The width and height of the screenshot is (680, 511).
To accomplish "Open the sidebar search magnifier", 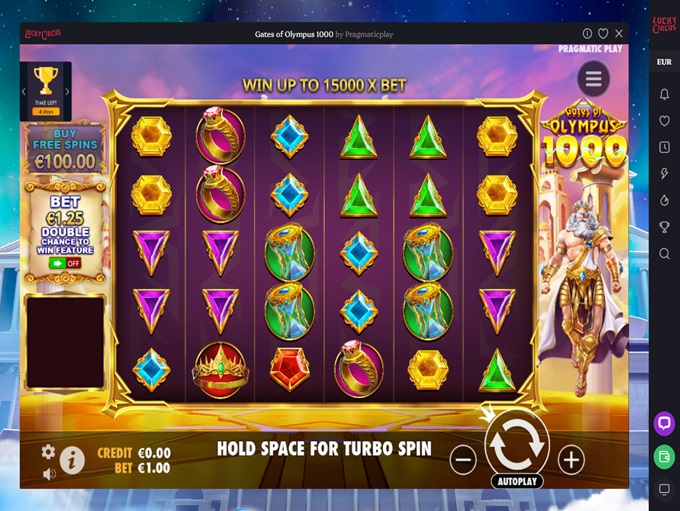I will 664,254.
